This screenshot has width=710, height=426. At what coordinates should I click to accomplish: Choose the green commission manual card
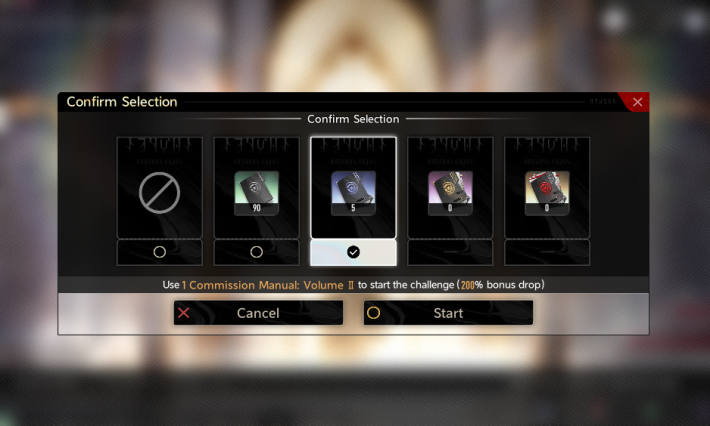[256, 188]
